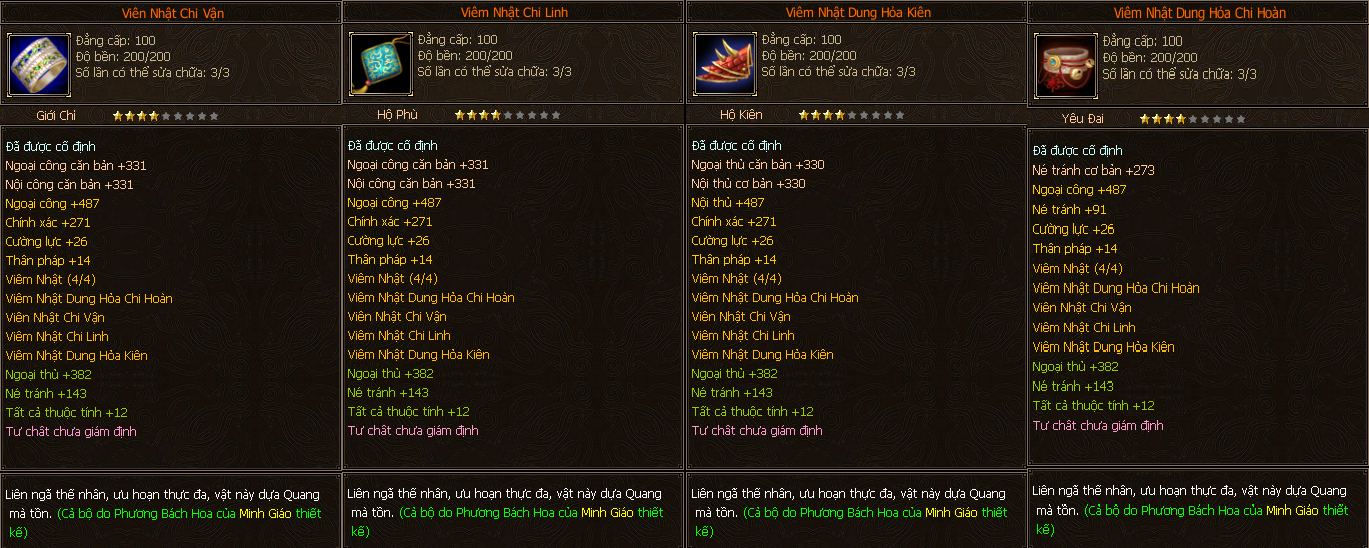Click the Viêm Nhật Chi Linh amulet icon
1369x548 pixels.
381,64
